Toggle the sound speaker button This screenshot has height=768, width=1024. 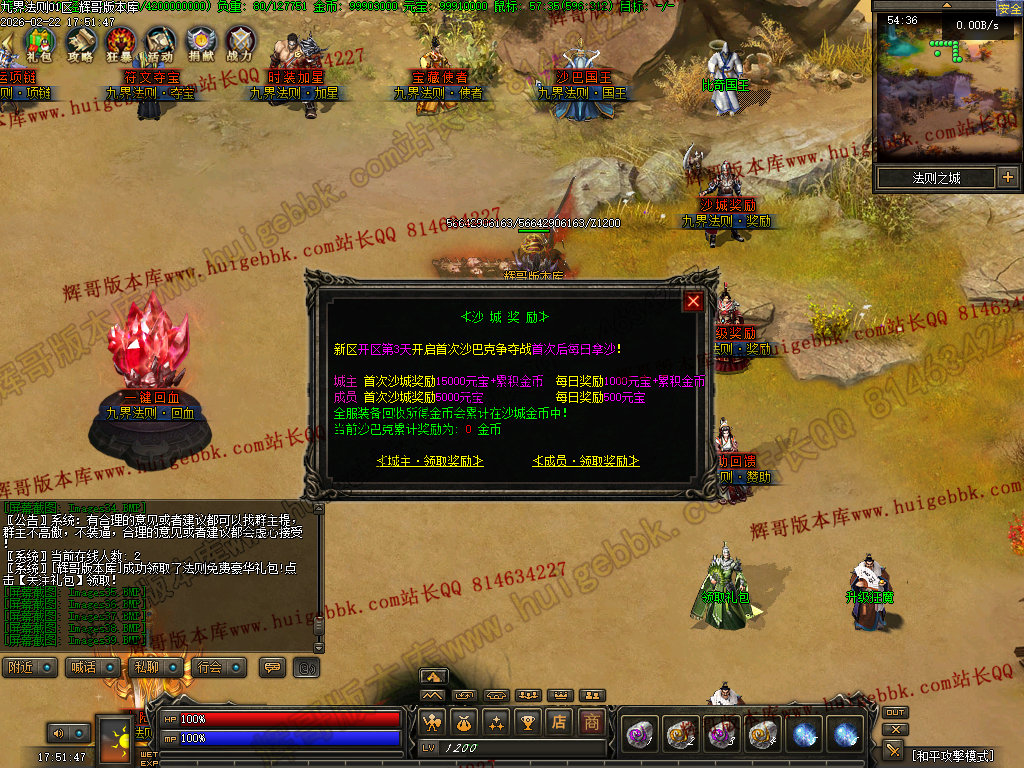point(58,734)
